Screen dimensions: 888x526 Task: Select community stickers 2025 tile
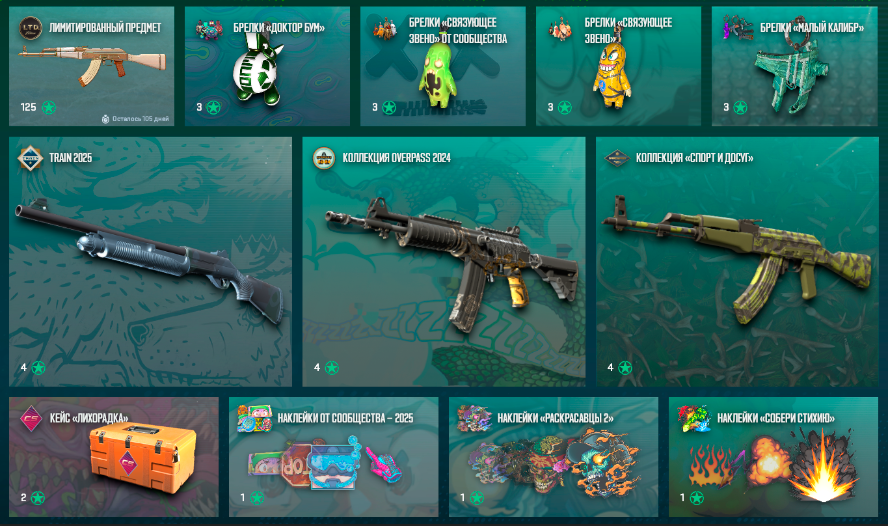(333, 457)
